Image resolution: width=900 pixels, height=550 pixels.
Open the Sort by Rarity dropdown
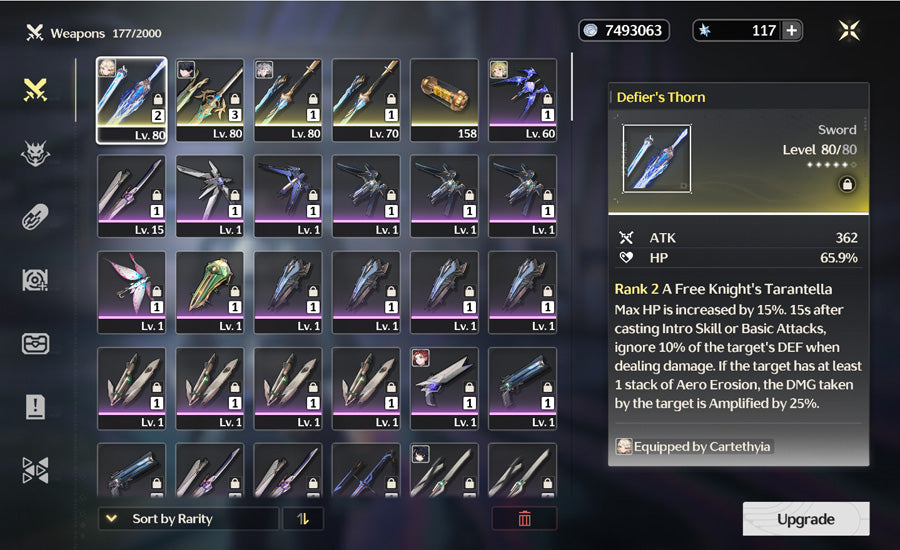click(188, 519)
